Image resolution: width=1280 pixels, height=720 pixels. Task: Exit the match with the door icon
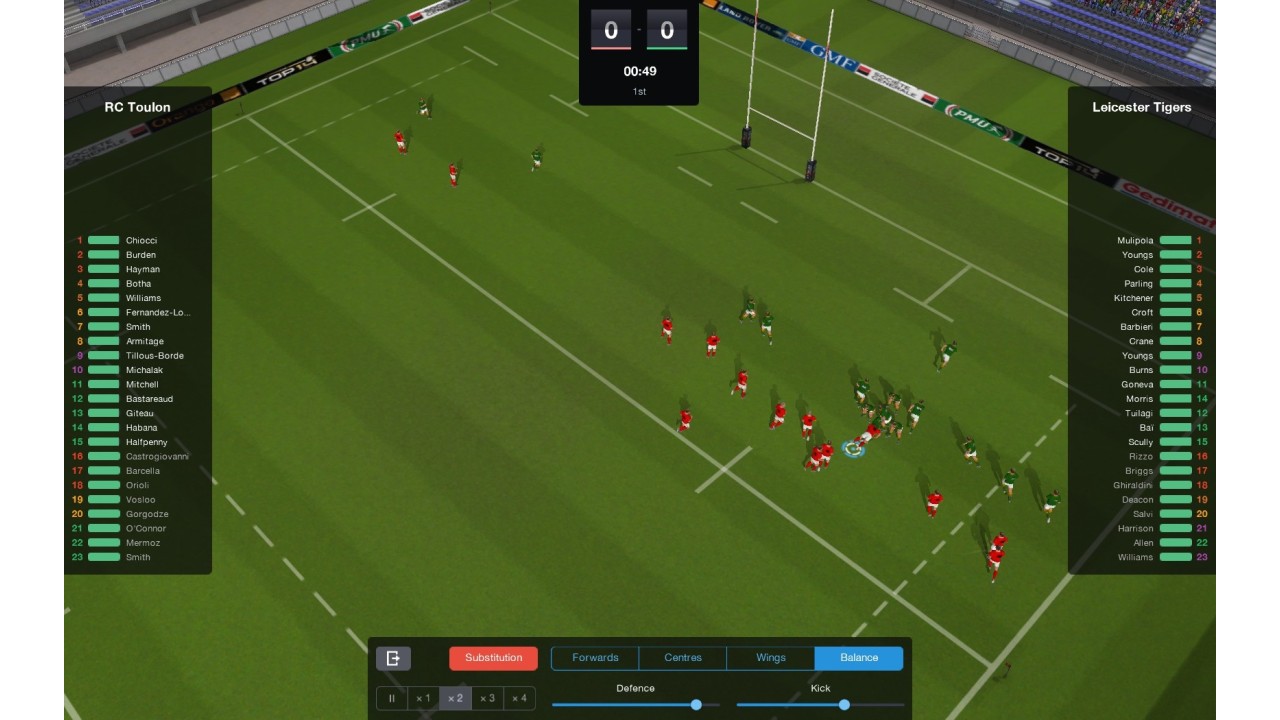pos(393,658)
